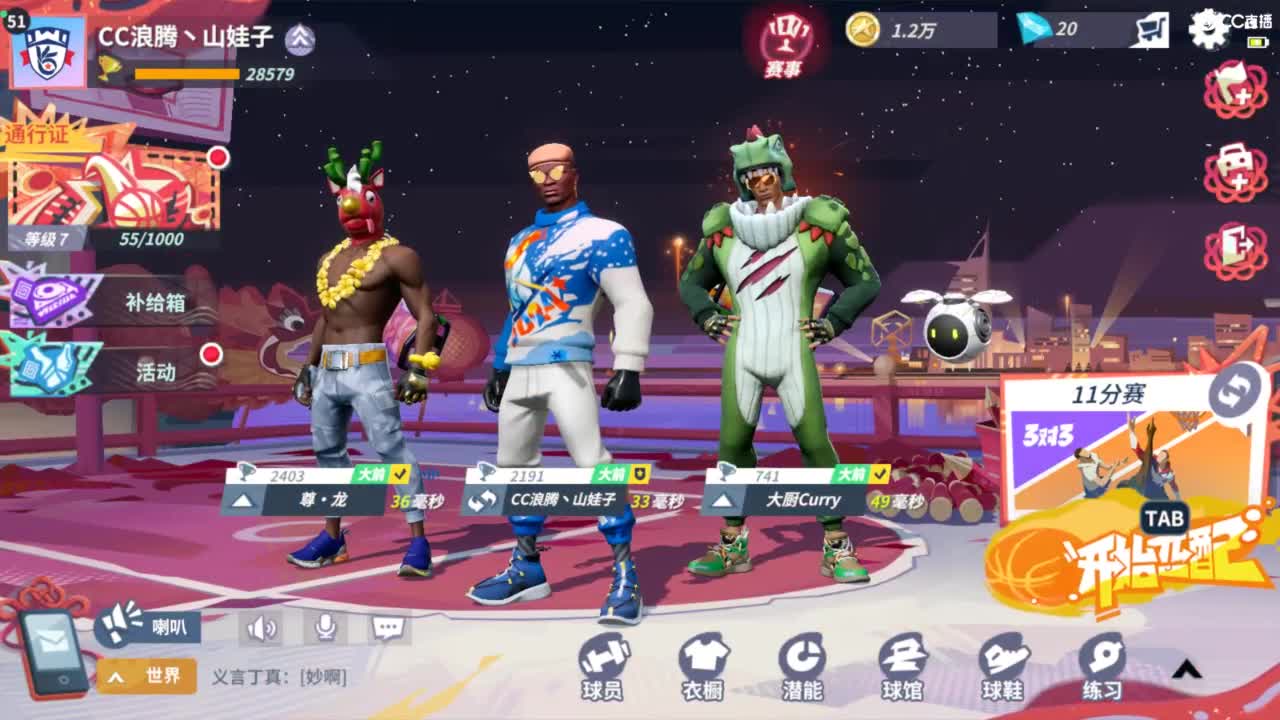Expand the bottom menu up arrow
Image resolution: width=1280 pixels, height=720 pixels.
1186,669
